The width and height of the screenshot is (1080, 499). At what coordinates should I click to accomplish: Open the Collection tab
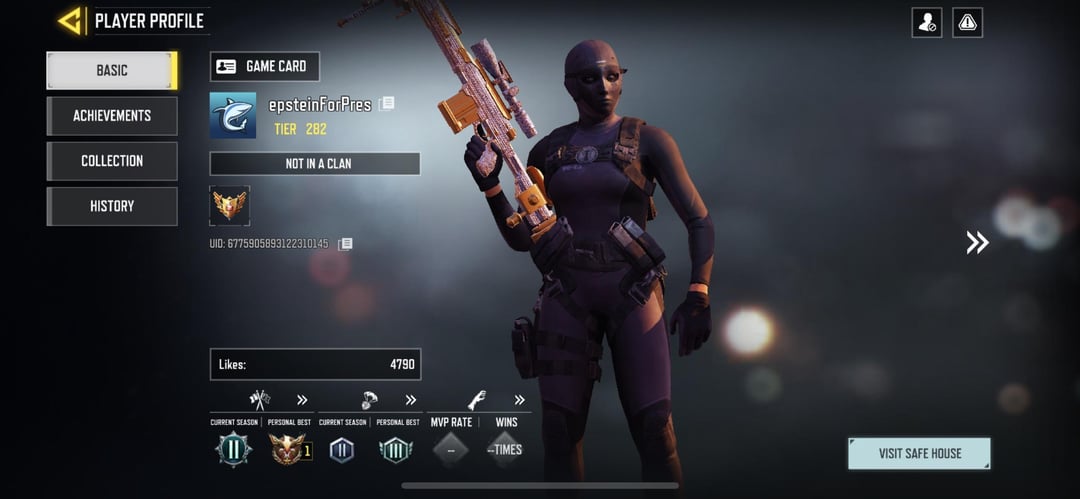click(112, 161)
